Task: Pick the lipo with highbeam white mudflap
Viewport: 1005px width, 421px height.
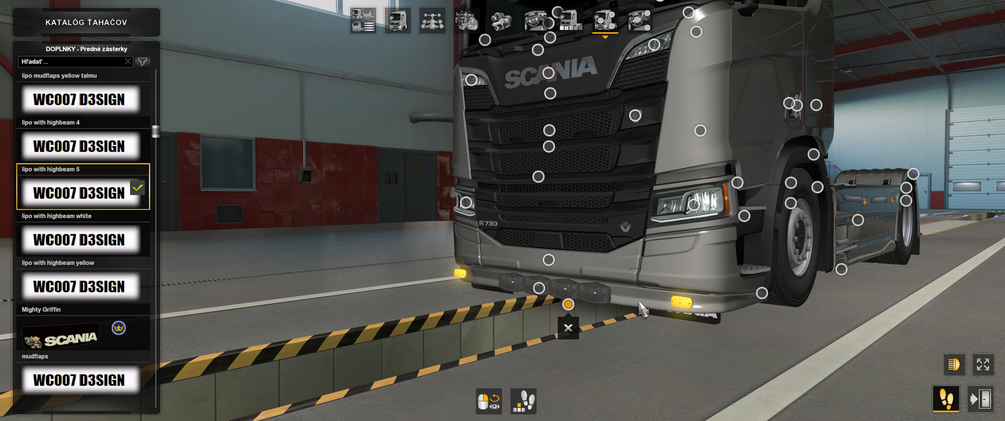Action: point(80,240)
